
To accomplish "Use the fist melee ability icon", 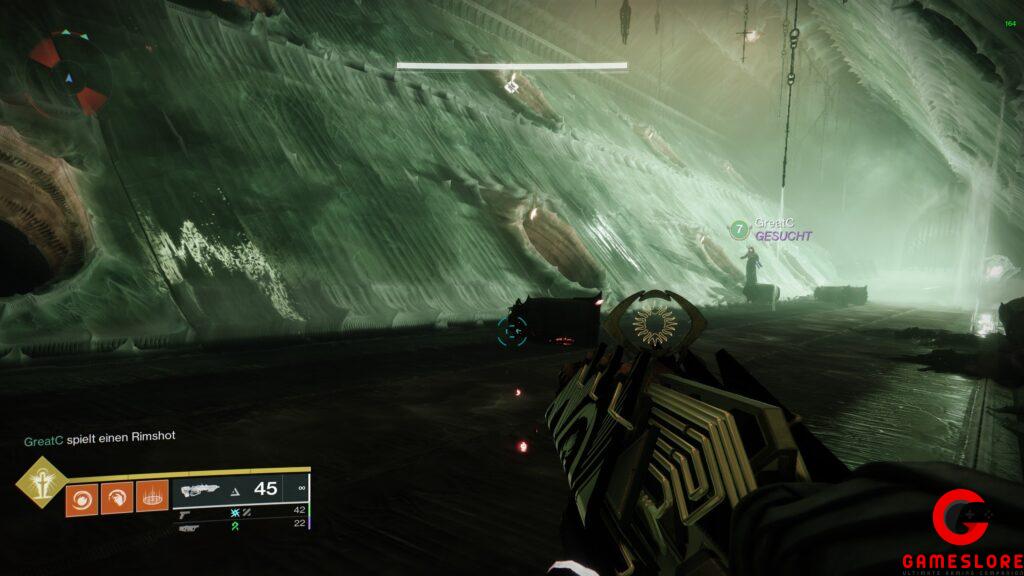I will point(116,497).
